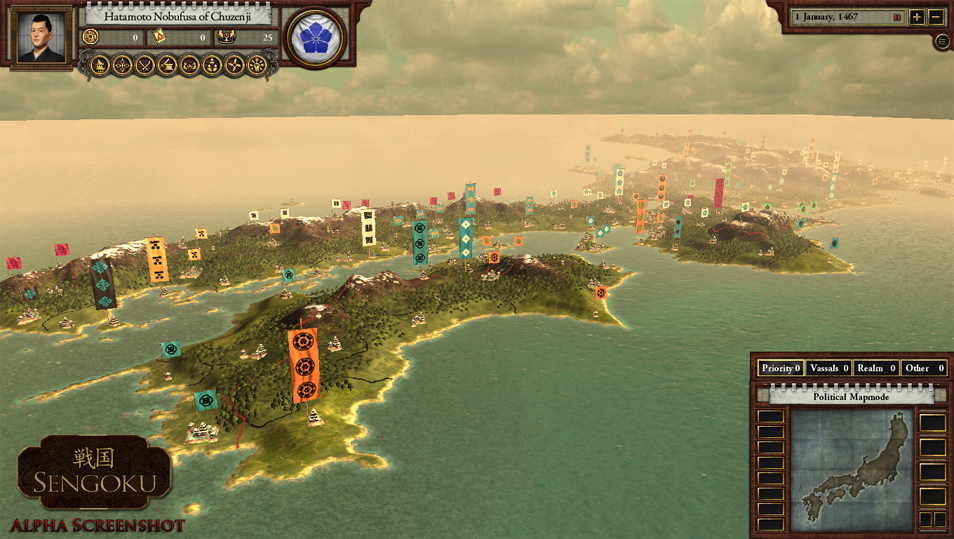This screenshot has height=539, width=954.
Task: Click the Japan minimap
Action: point(853,468)
